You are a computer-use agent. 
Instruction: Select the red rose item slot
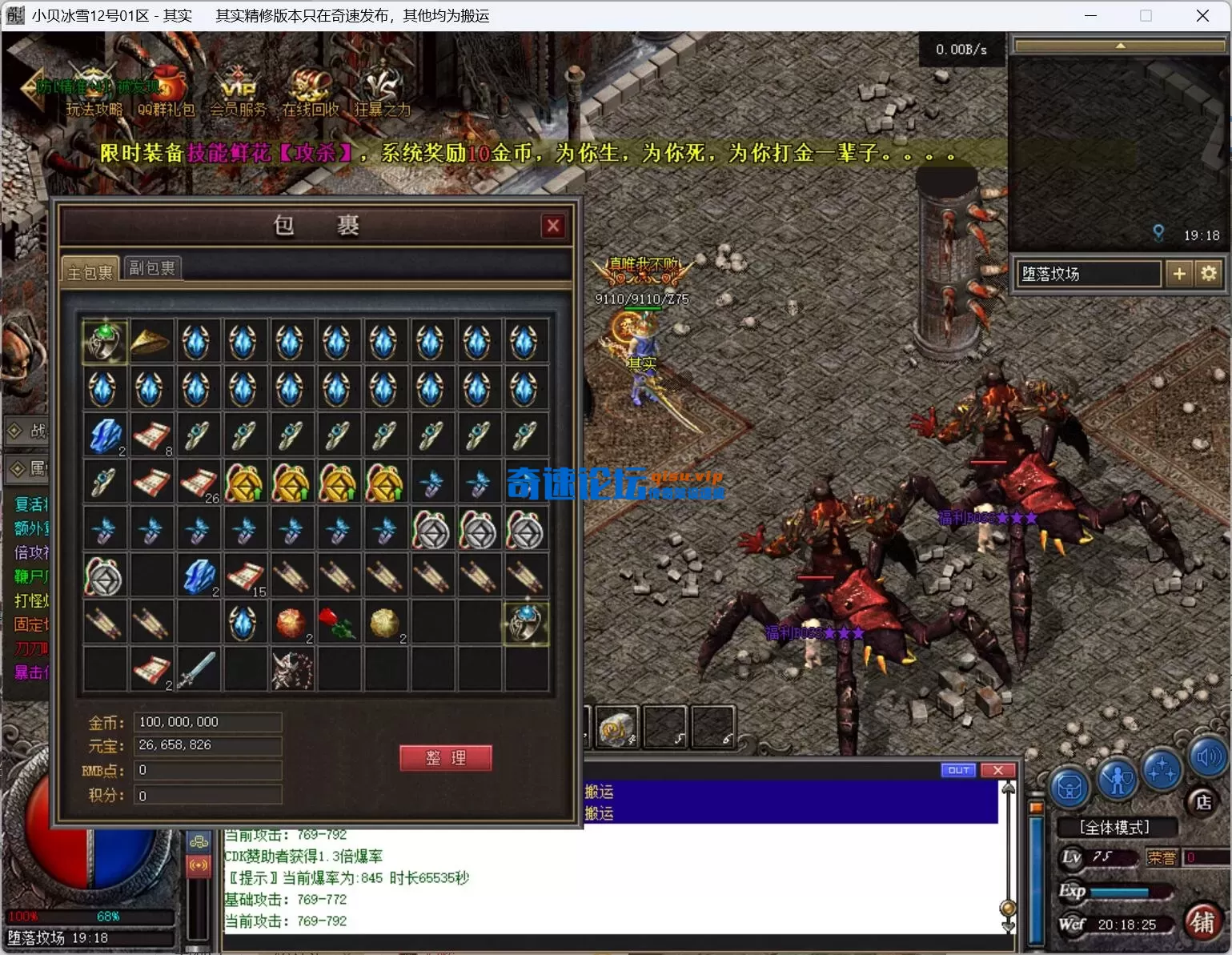tap(338, 623)
